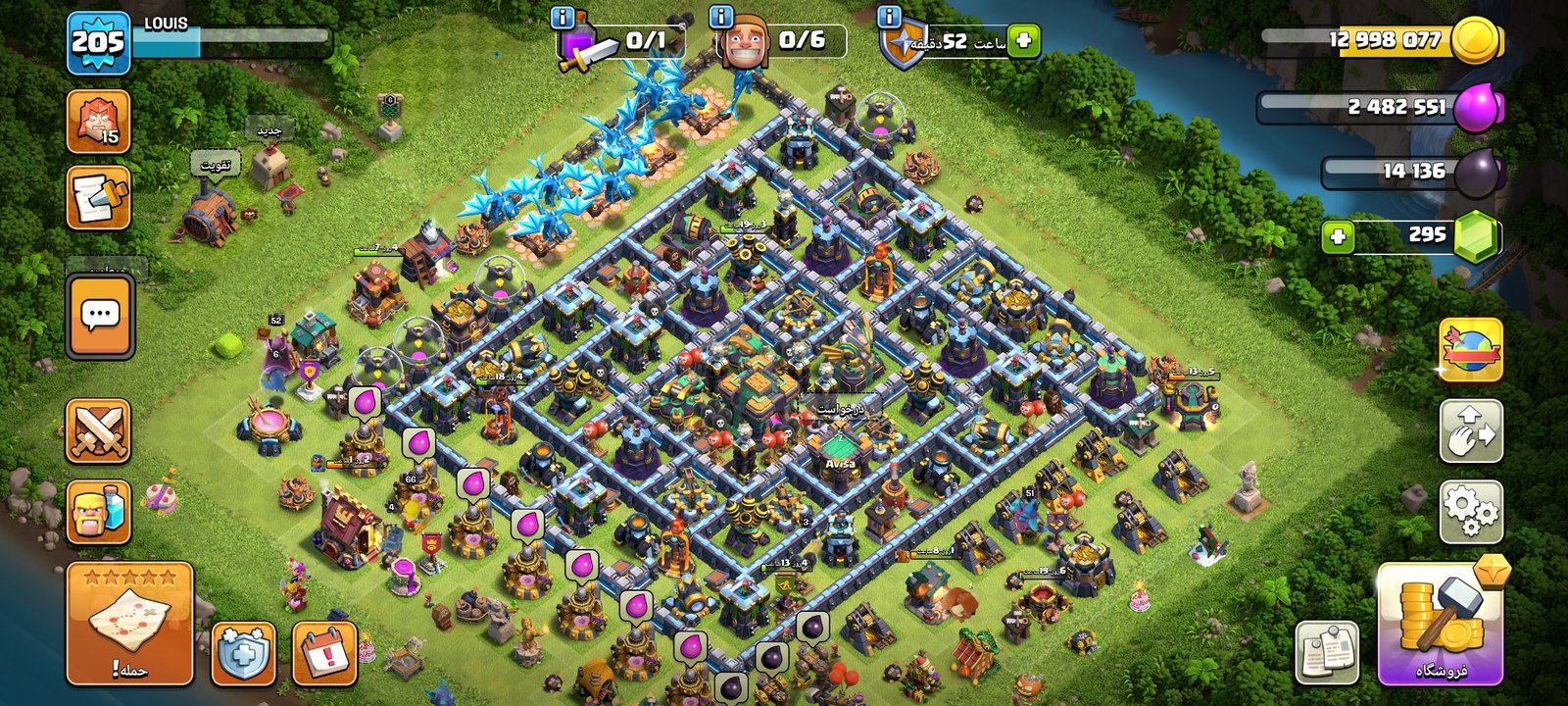The width and height of the screenshot is (1568, 706).
Task: Open the red-haired hero icon marked 15
Action: pos(98,122)
